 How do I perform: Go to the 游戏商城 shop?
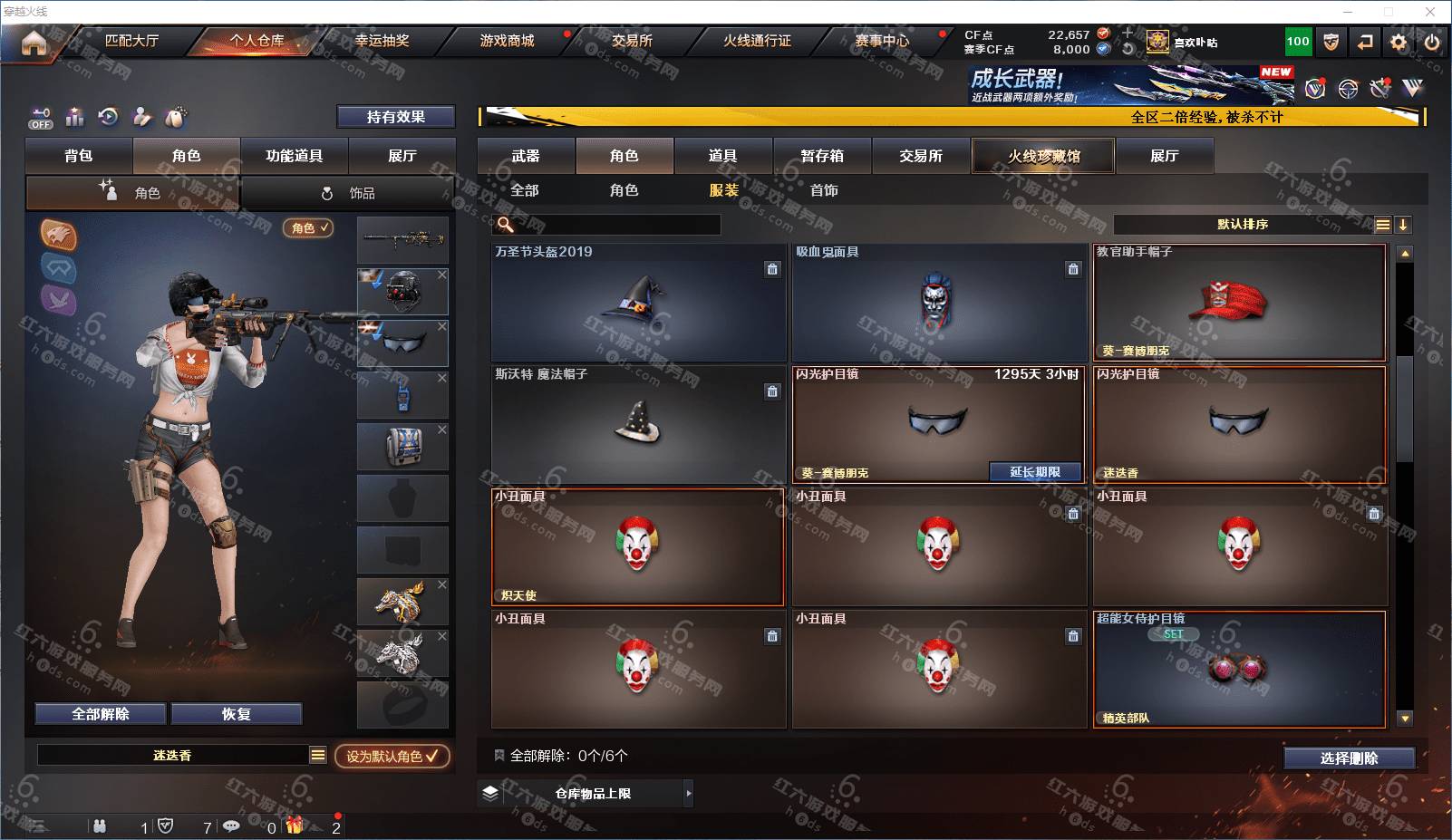[x=507, y=41]
